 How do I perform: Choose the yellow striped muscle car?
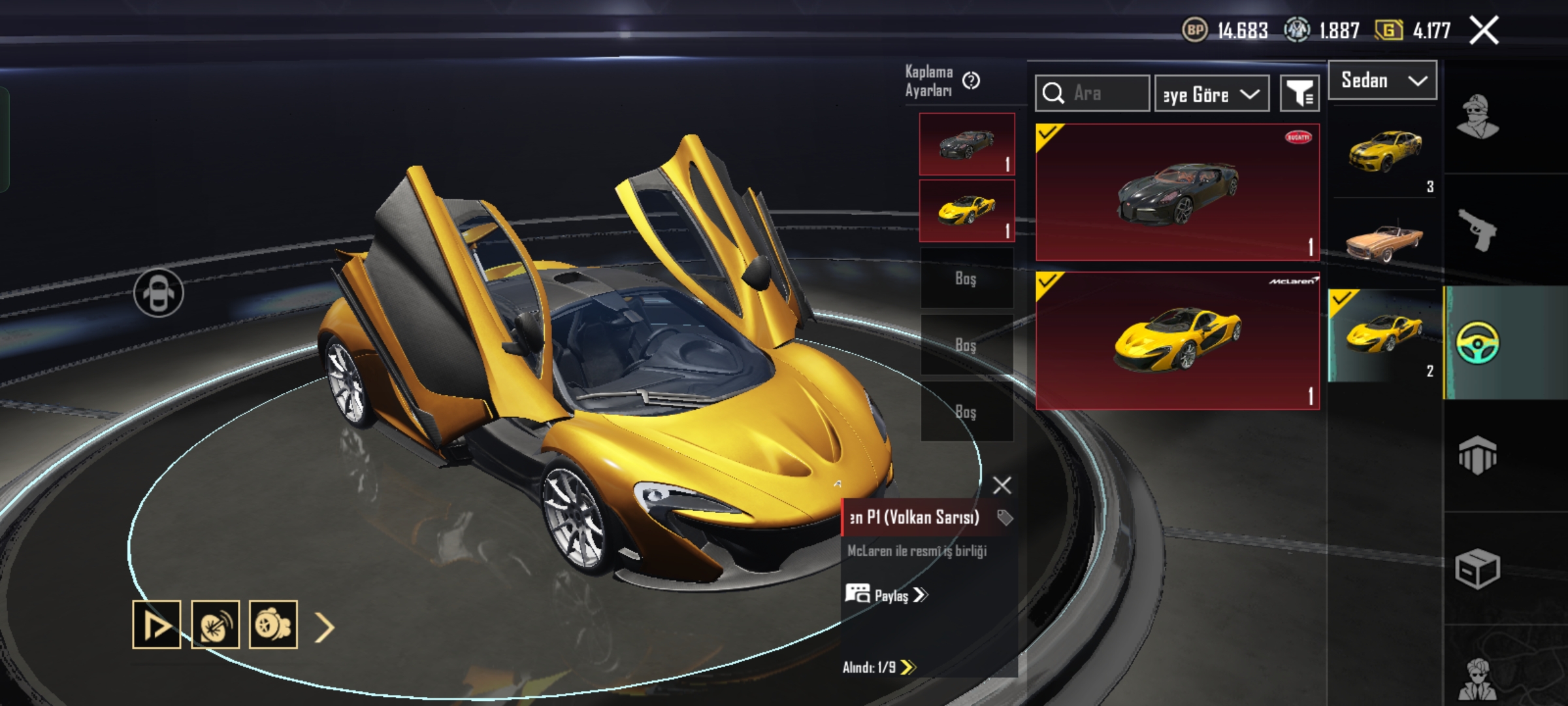pos(1384,152)
